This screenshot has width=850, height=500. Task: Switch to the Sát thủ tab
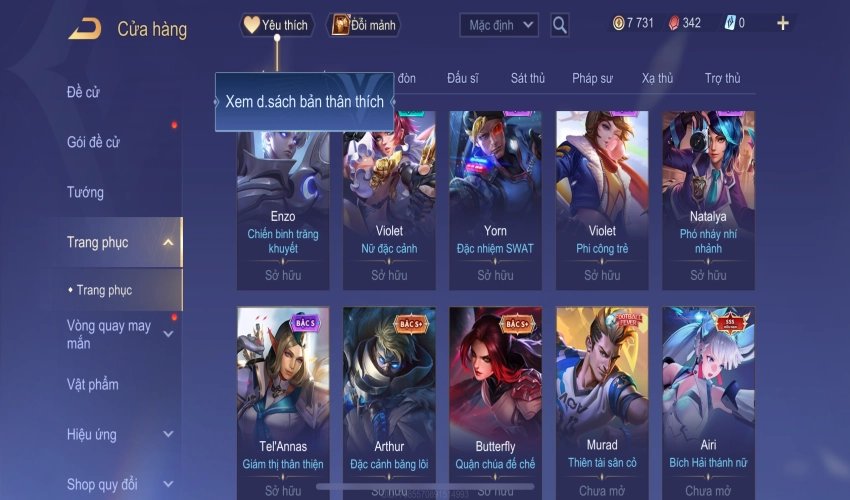click(527, 78)
